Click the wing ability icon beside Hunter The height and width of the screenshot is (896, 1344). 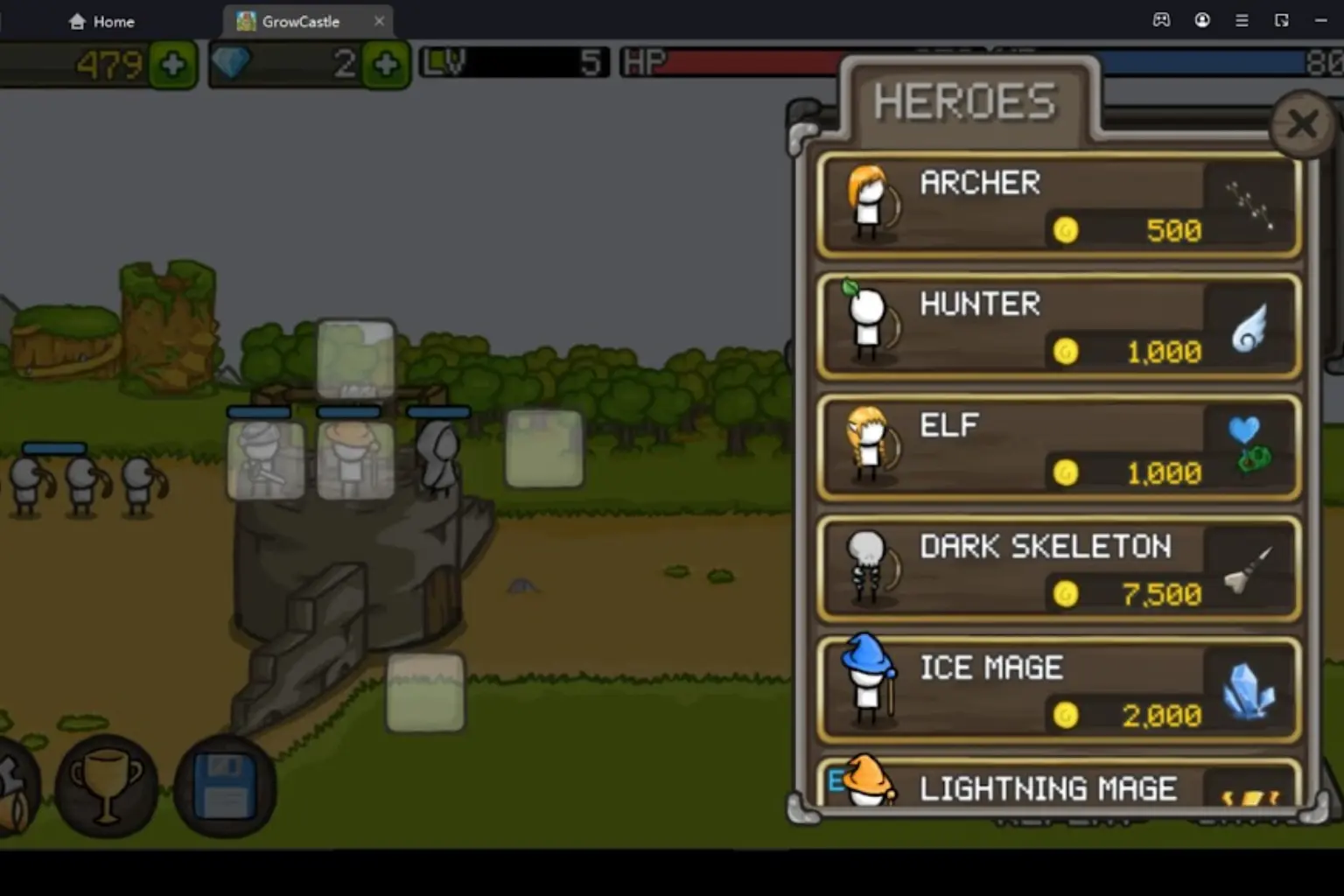[1249, 328]
